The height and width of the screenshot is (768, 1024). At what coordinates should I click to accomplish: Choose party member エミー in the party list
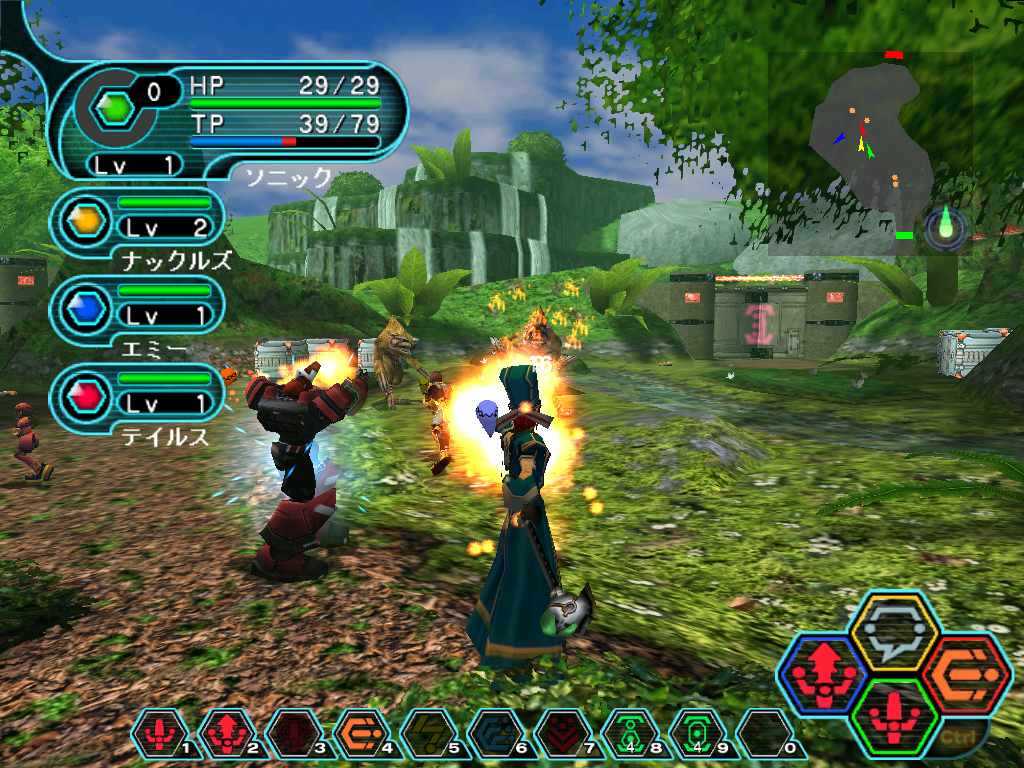[138, 310]
